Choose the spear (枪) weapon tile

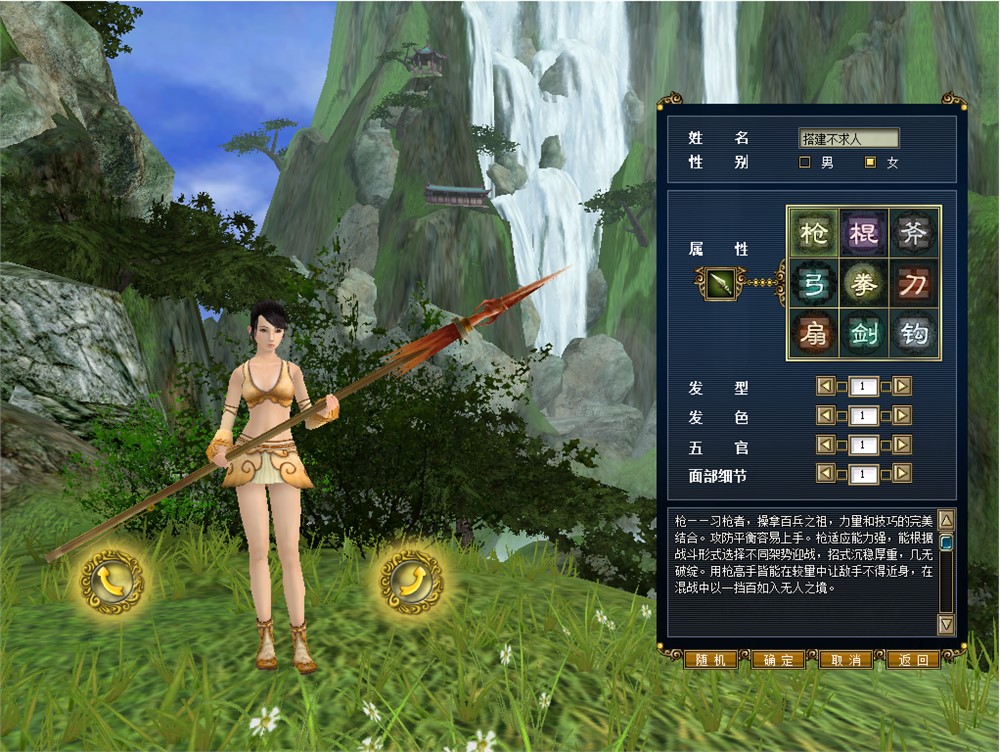814,233
